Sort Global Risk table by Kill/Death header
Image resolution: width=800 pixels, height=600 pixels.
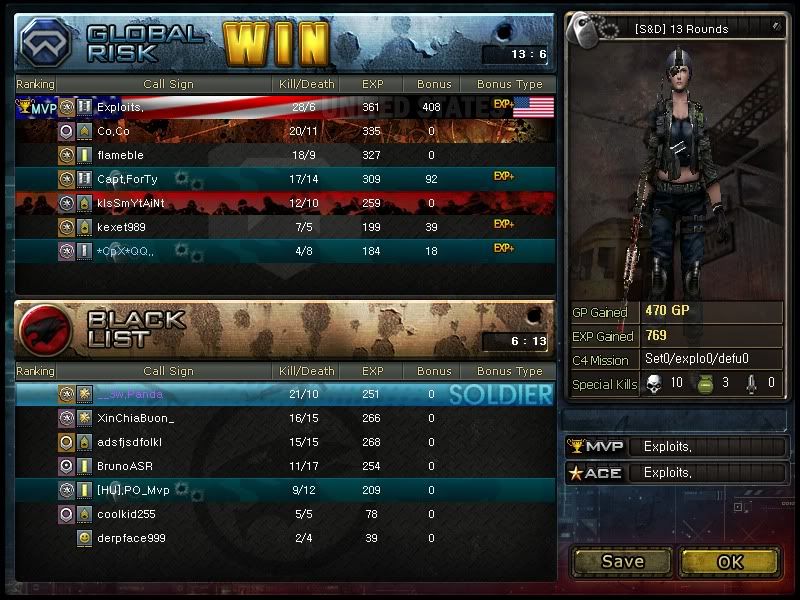point(307,85)
